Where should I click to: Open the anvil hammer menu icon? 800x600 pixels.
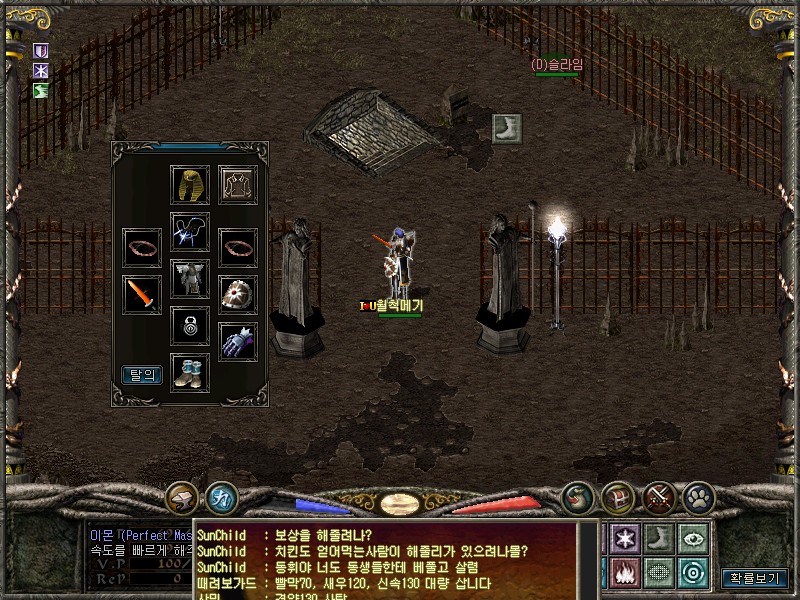[182, 497]
